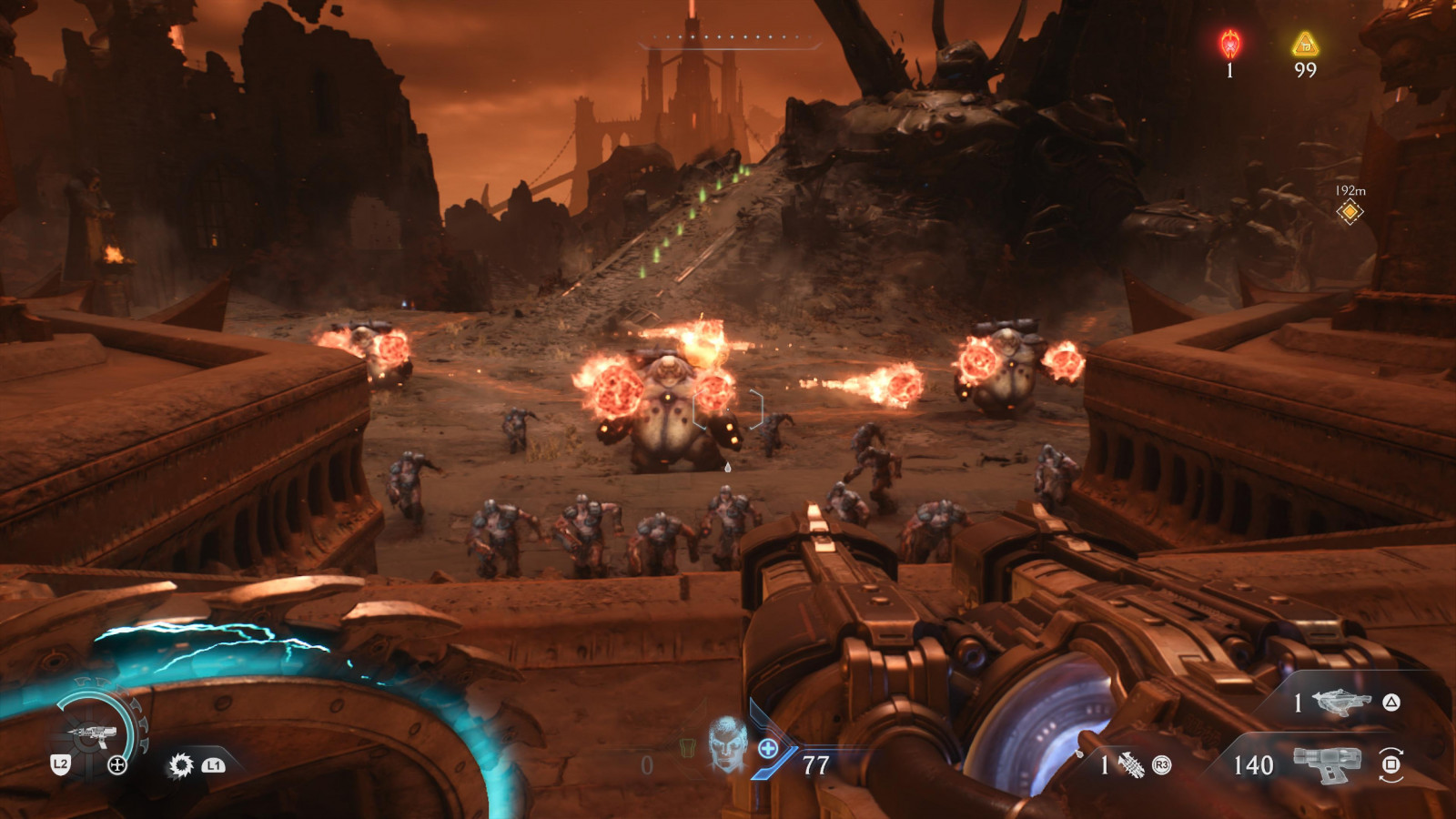The height and width of the screenshot is (819, 1456).
Task: Click the weapon mod icon in the circular gauge
Action: pyautogui.click(x=94, y=733)
